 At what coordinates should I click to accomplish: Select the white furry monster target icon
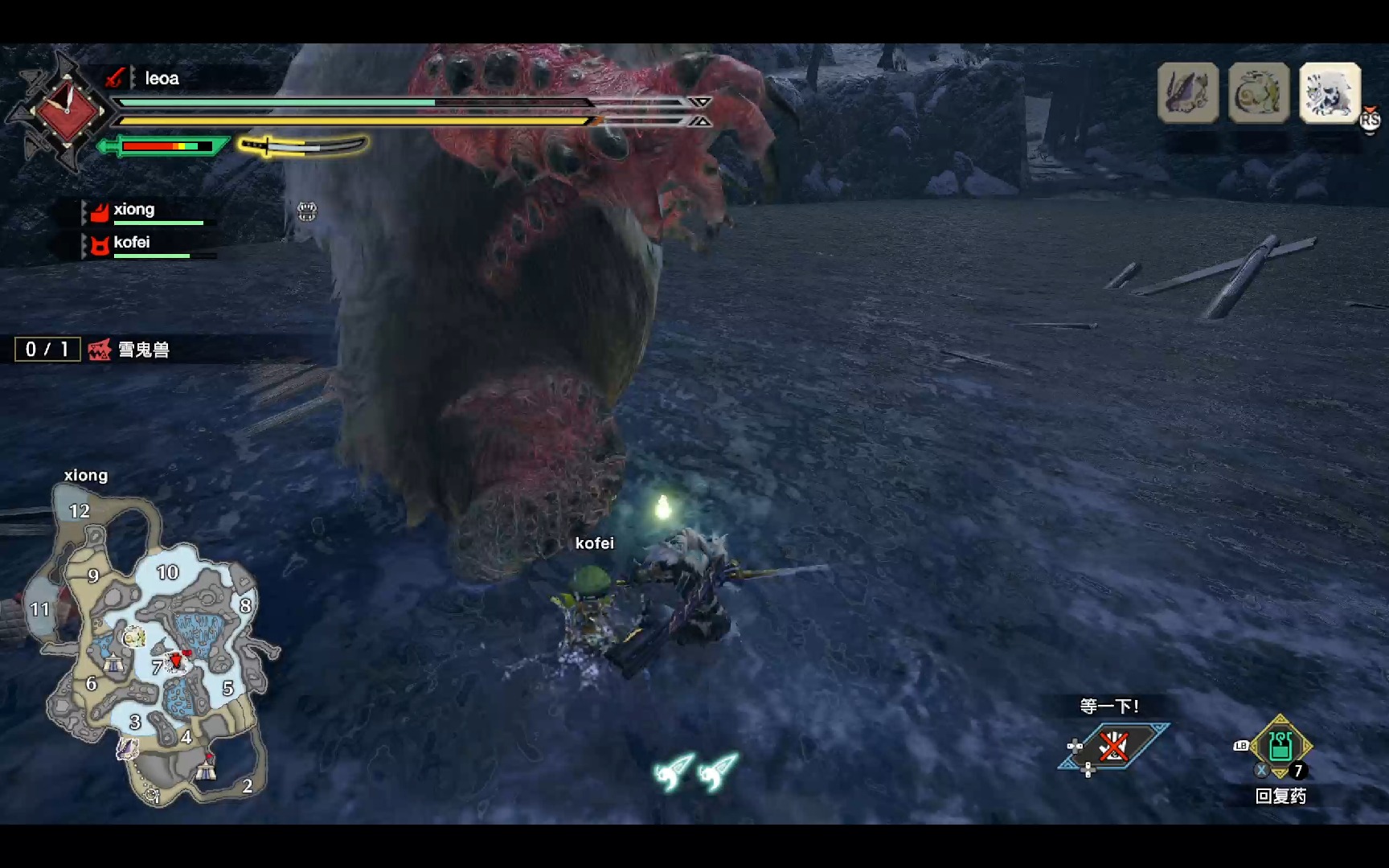(x=1330, y=93)
